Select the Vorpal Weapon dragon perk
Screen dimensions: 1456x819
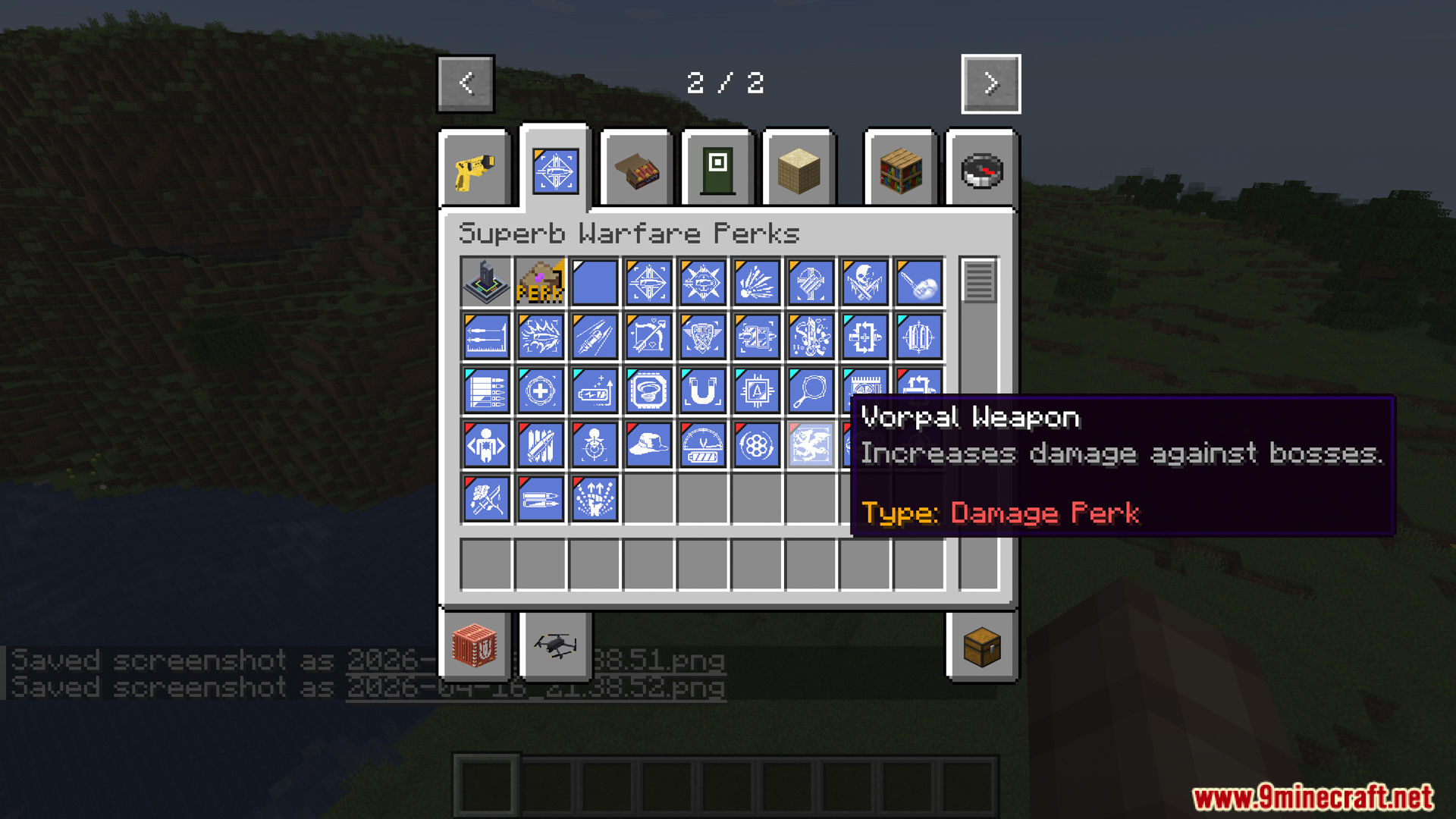[x=811, y=446]
